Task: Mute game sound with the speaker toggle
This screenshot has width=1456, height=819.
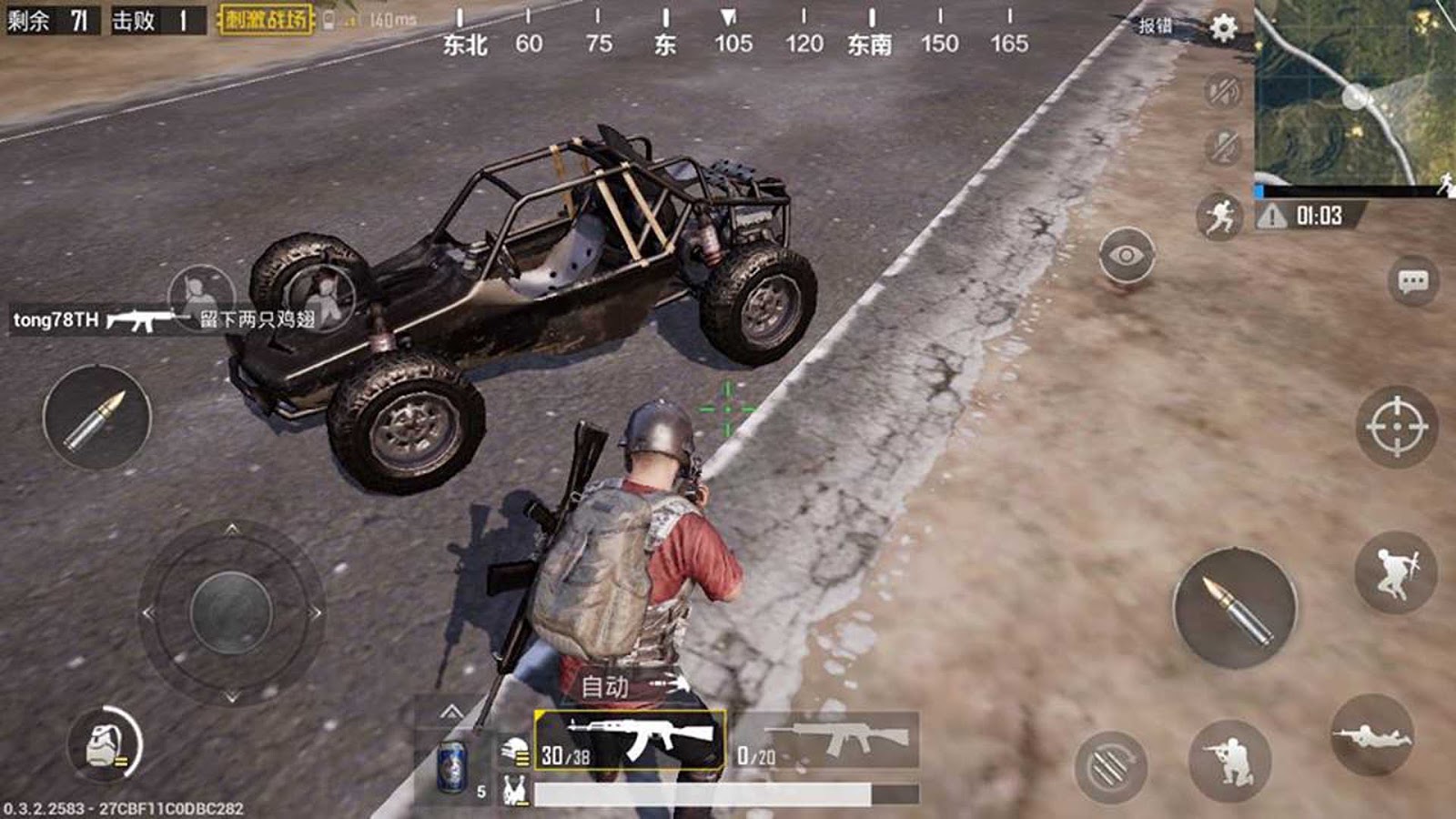Action: pyautogui.click(x=1223, y=91)
